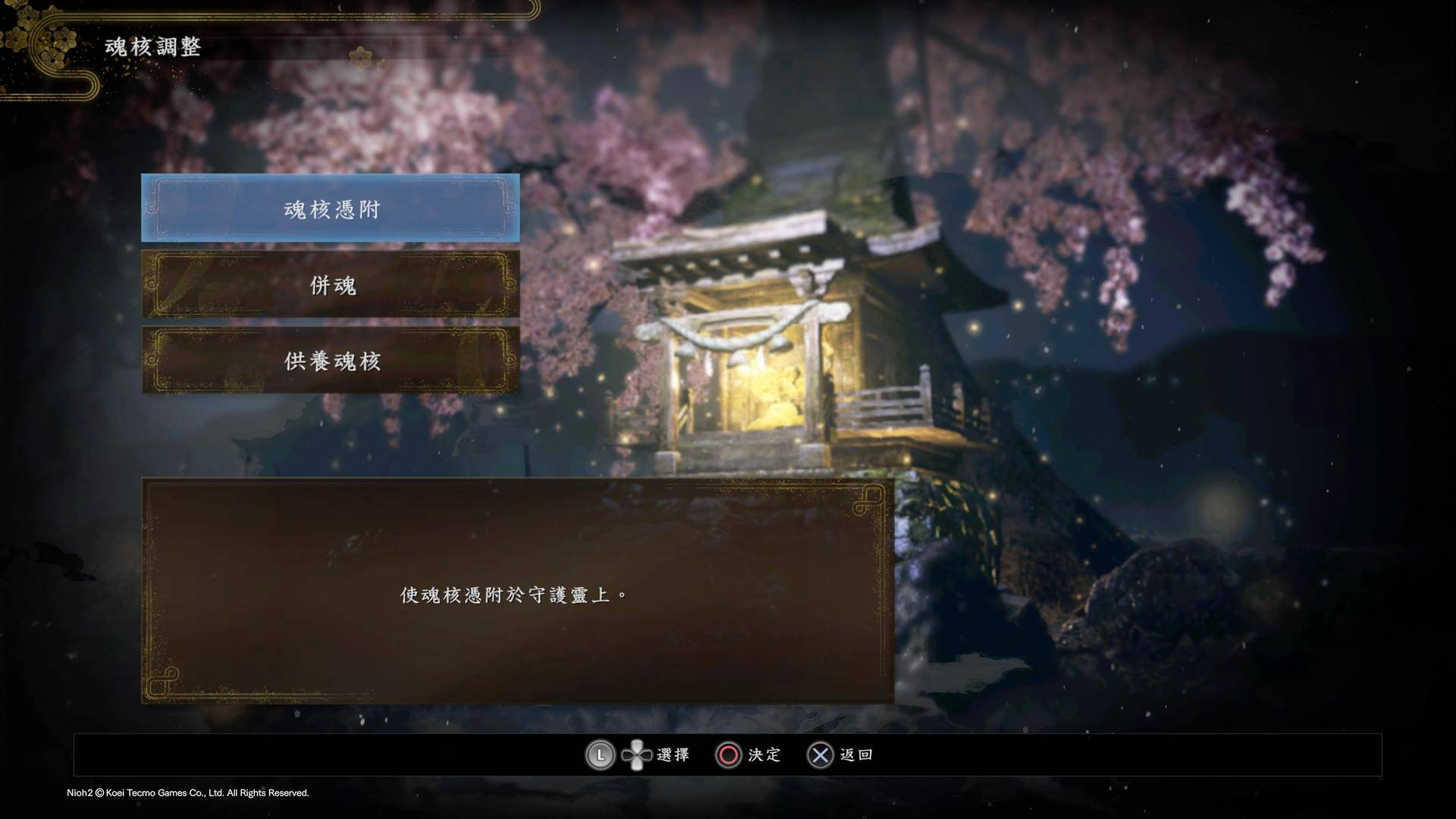The height and width of the screenshot is (819, 1456).
Task: Click the description text 使魂核憑附於守護靈上
Action: click(x=511, y=595)
